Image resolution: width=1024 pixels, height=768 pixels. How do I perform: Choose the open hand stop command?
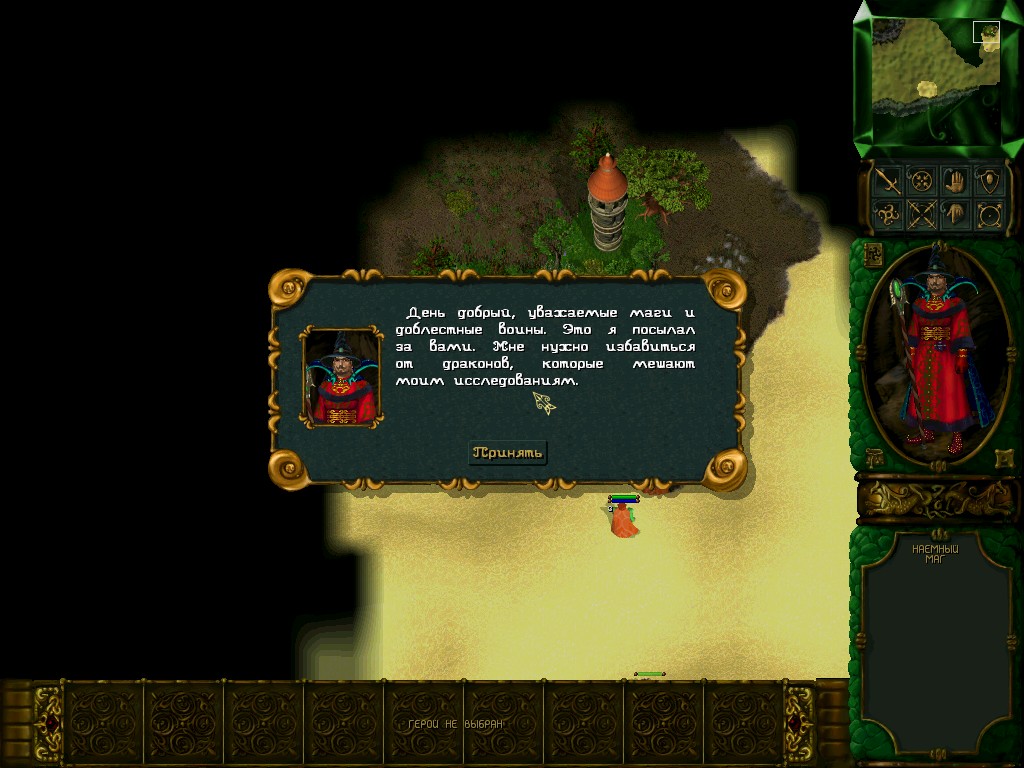pyautogui.click(x=955, y=181)
